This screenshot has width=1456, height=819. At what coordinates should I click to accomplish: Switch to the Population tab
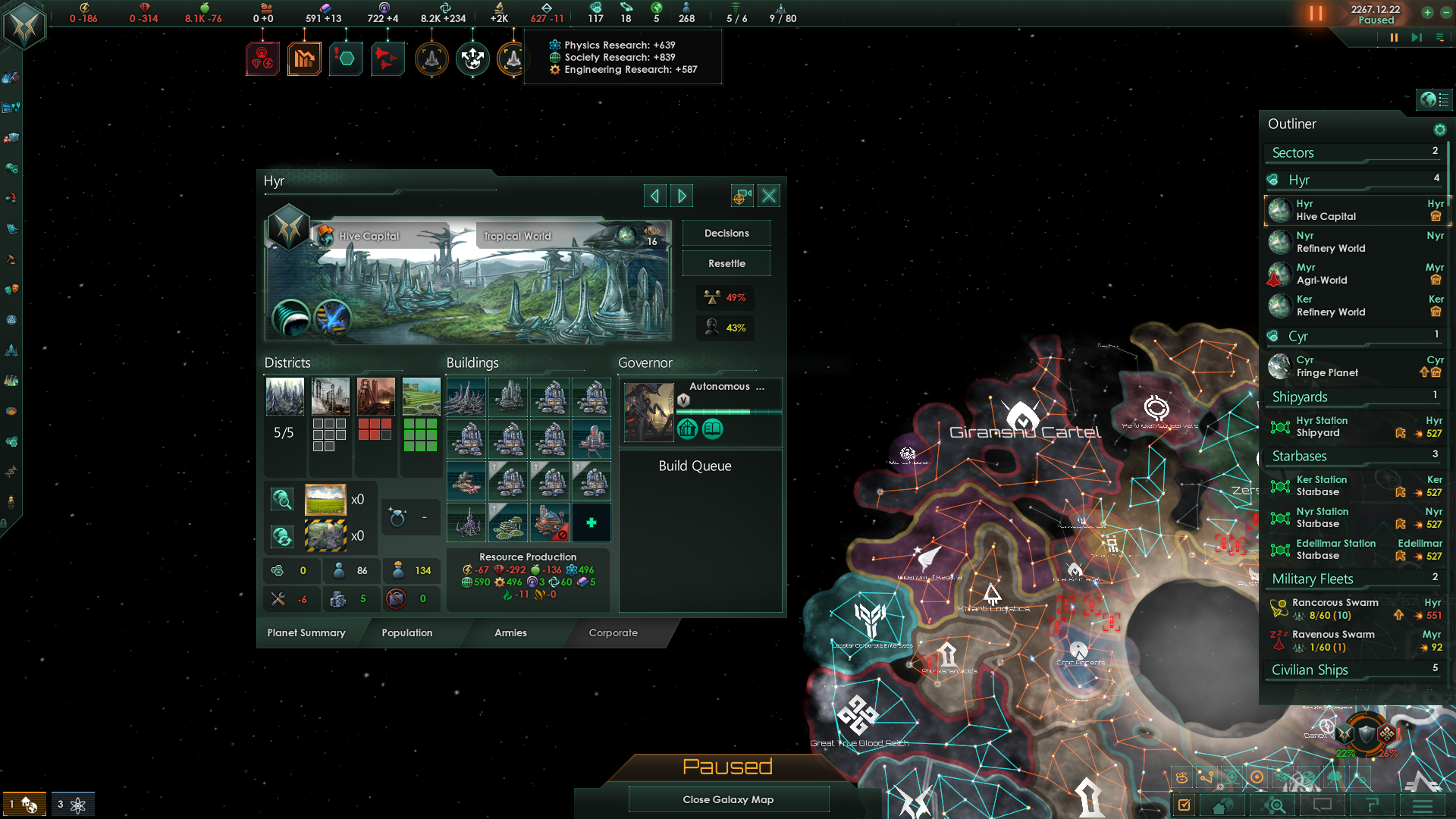[x=406, y=633]
